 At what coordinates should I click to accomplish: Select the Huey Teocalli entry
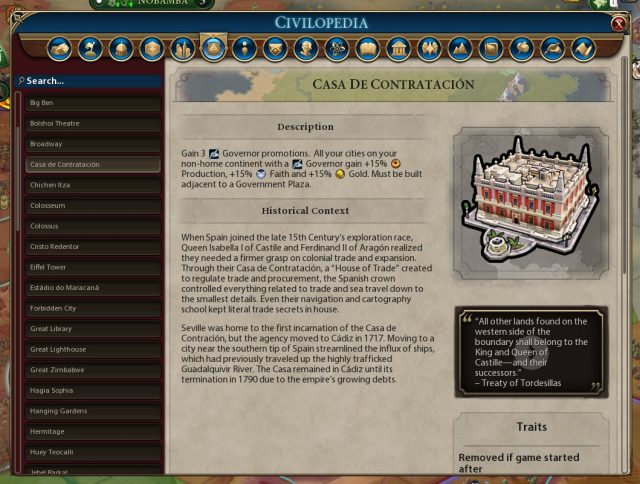[92, 451]
